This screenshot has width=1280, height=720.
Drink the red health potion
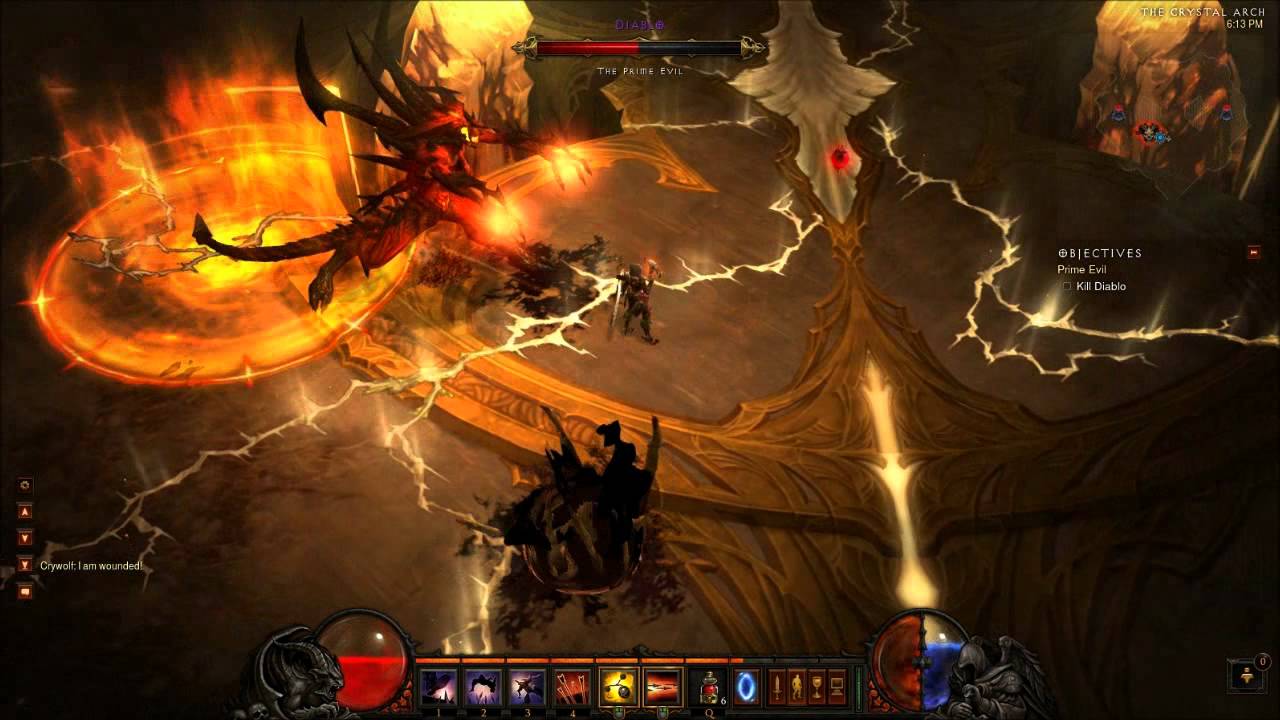pyautogui.click(x=708, y=688)
